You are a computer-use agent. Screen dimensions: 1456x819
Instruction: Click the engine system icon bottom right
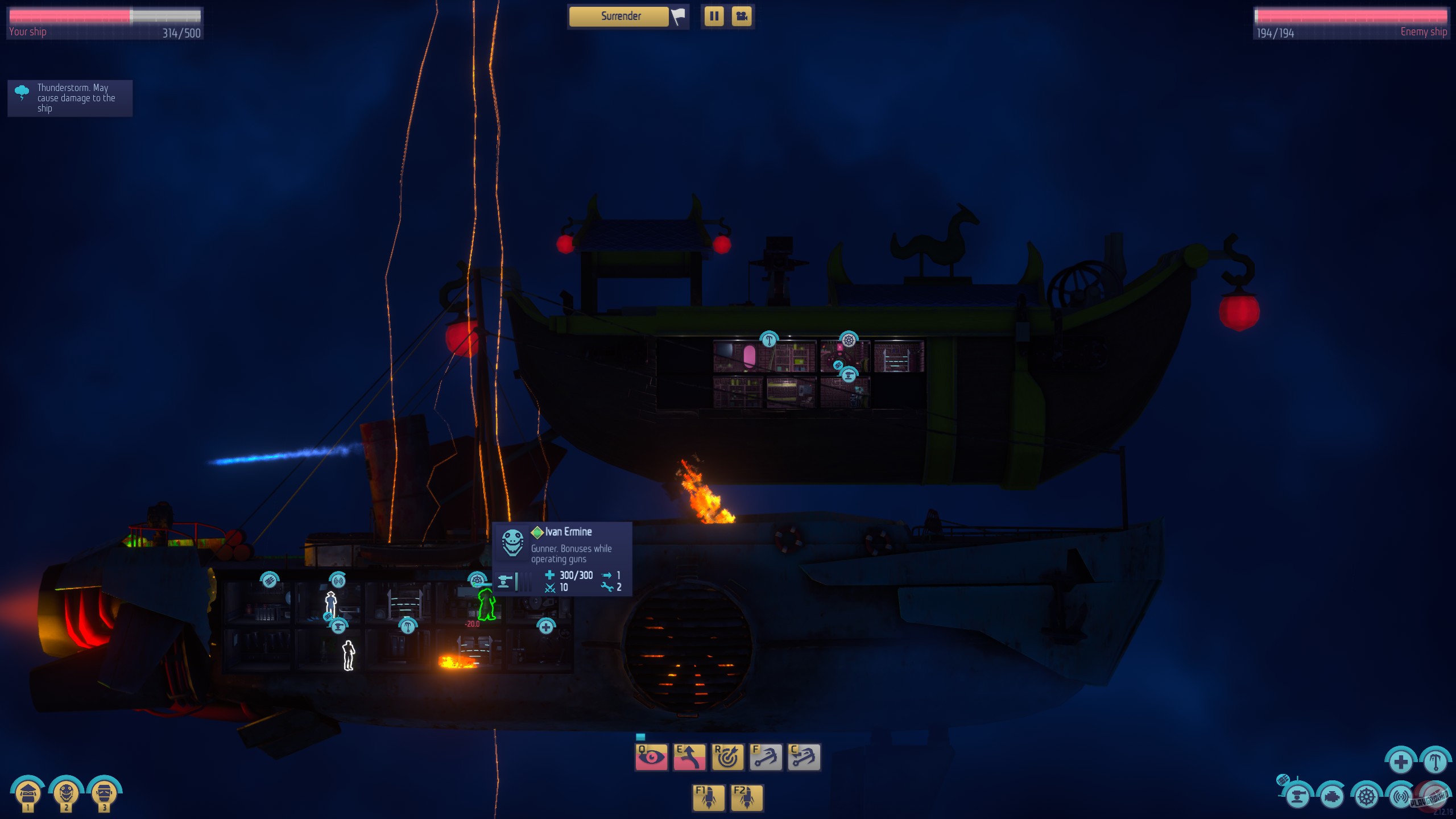(x=1331, y=798)
